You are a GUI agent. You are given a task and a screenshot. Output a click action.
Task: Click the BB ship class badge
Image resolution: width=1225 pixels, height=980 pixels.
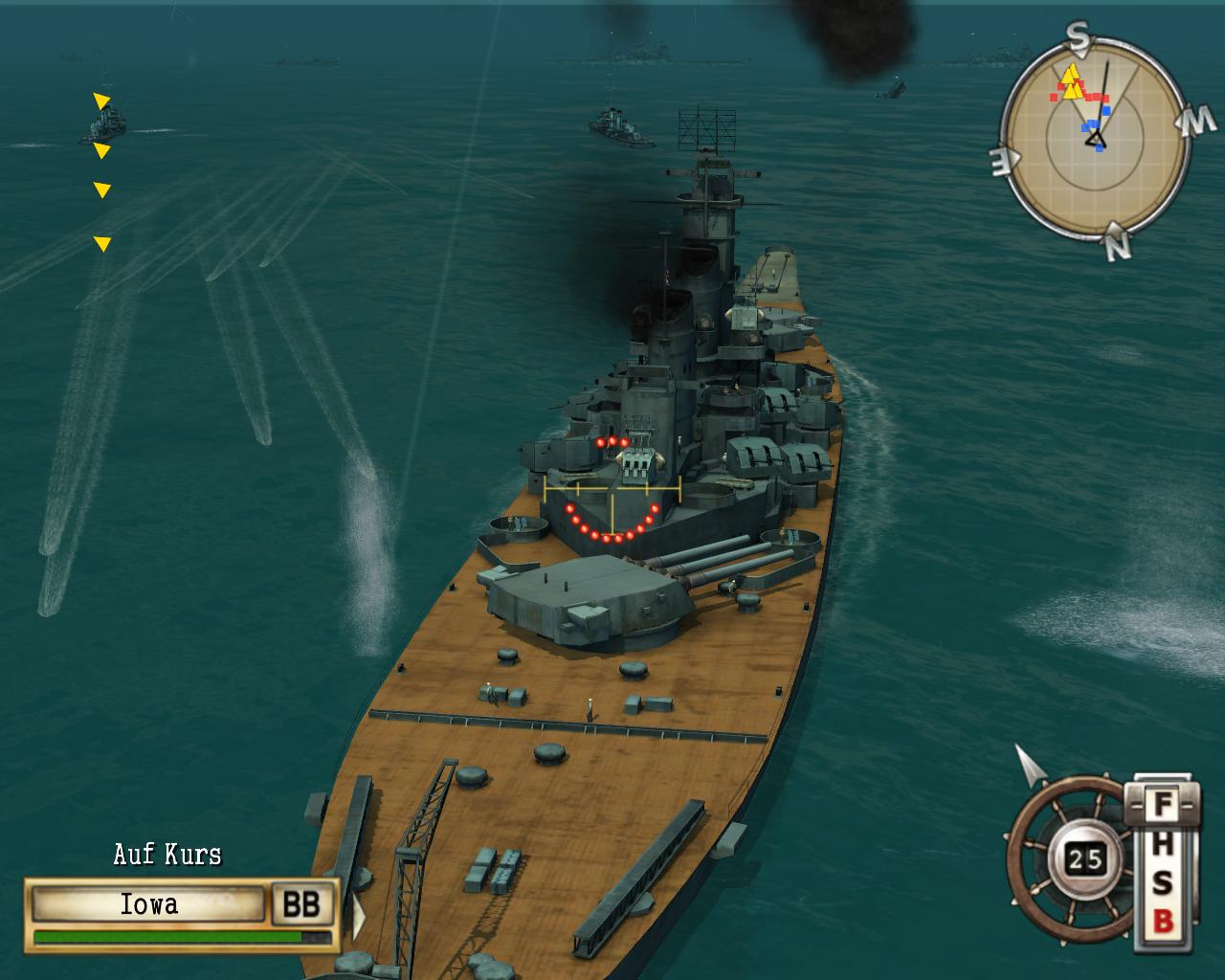pos(302,904)
